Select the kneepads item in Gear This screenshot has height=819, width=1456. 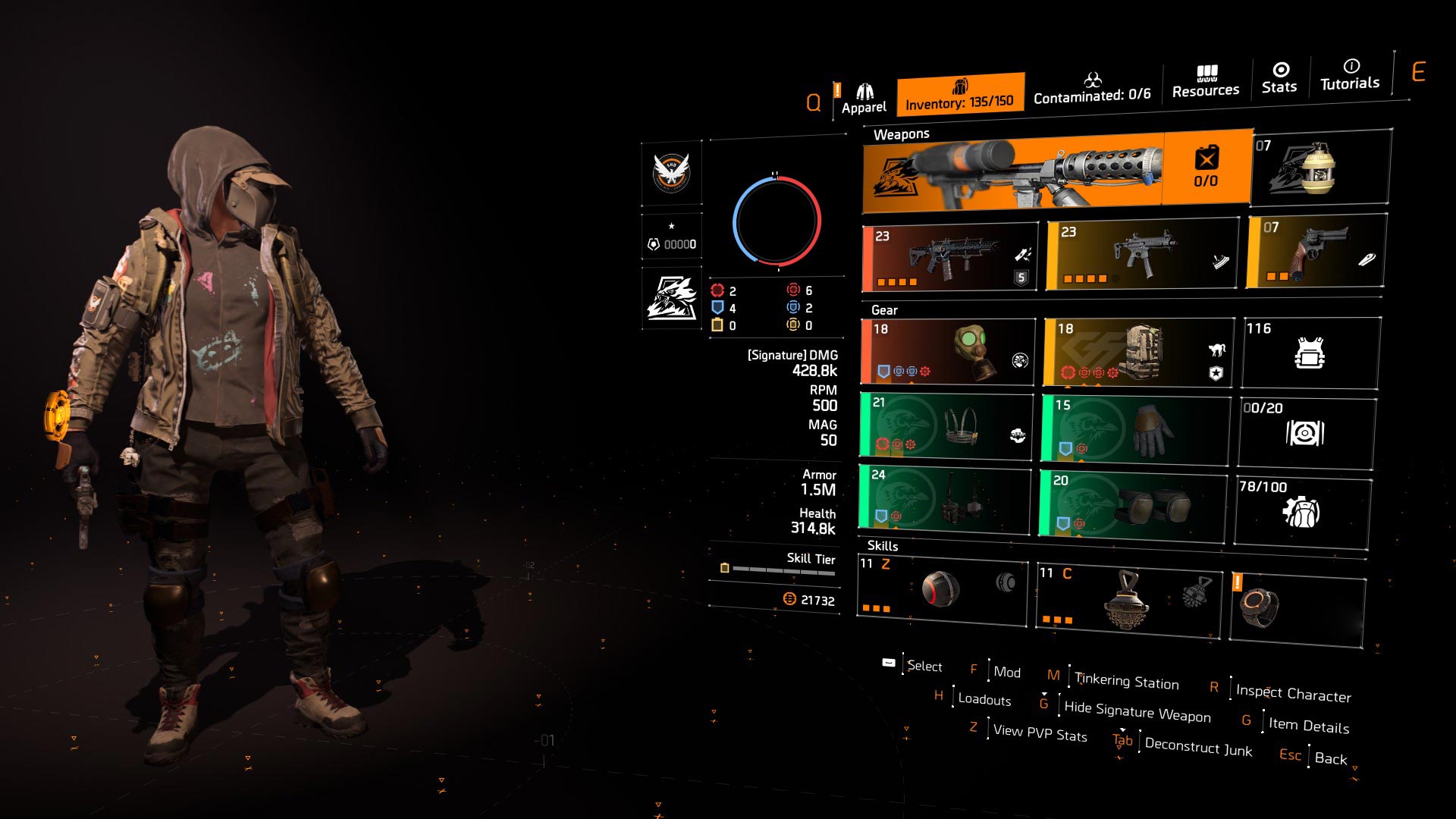pyautogui.click(x=1135, y=506)
